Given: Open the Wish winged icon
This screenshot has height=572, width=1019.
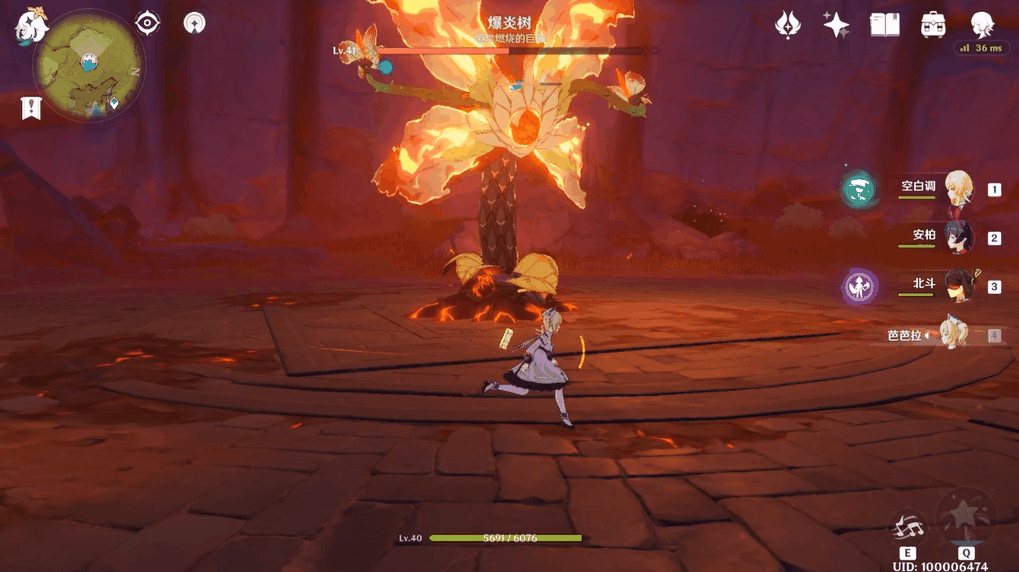Looking at the screenshot, I should point(788,25).
